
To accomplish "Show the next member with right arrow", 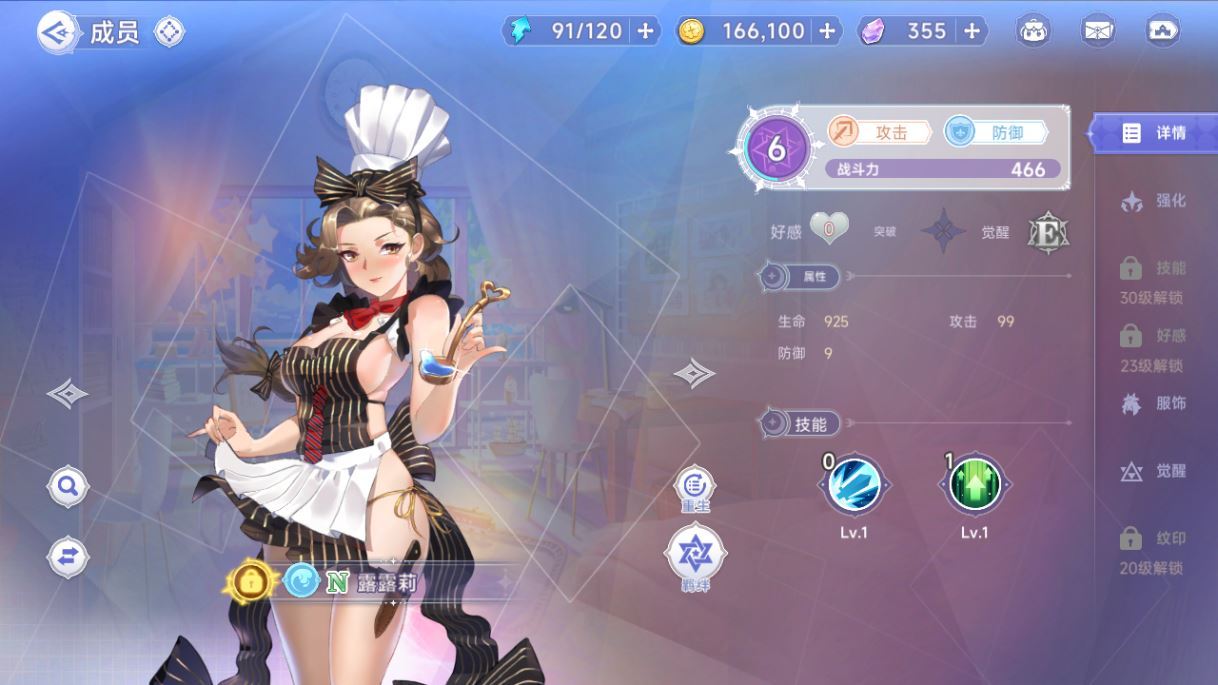I will tap(694, 374).
